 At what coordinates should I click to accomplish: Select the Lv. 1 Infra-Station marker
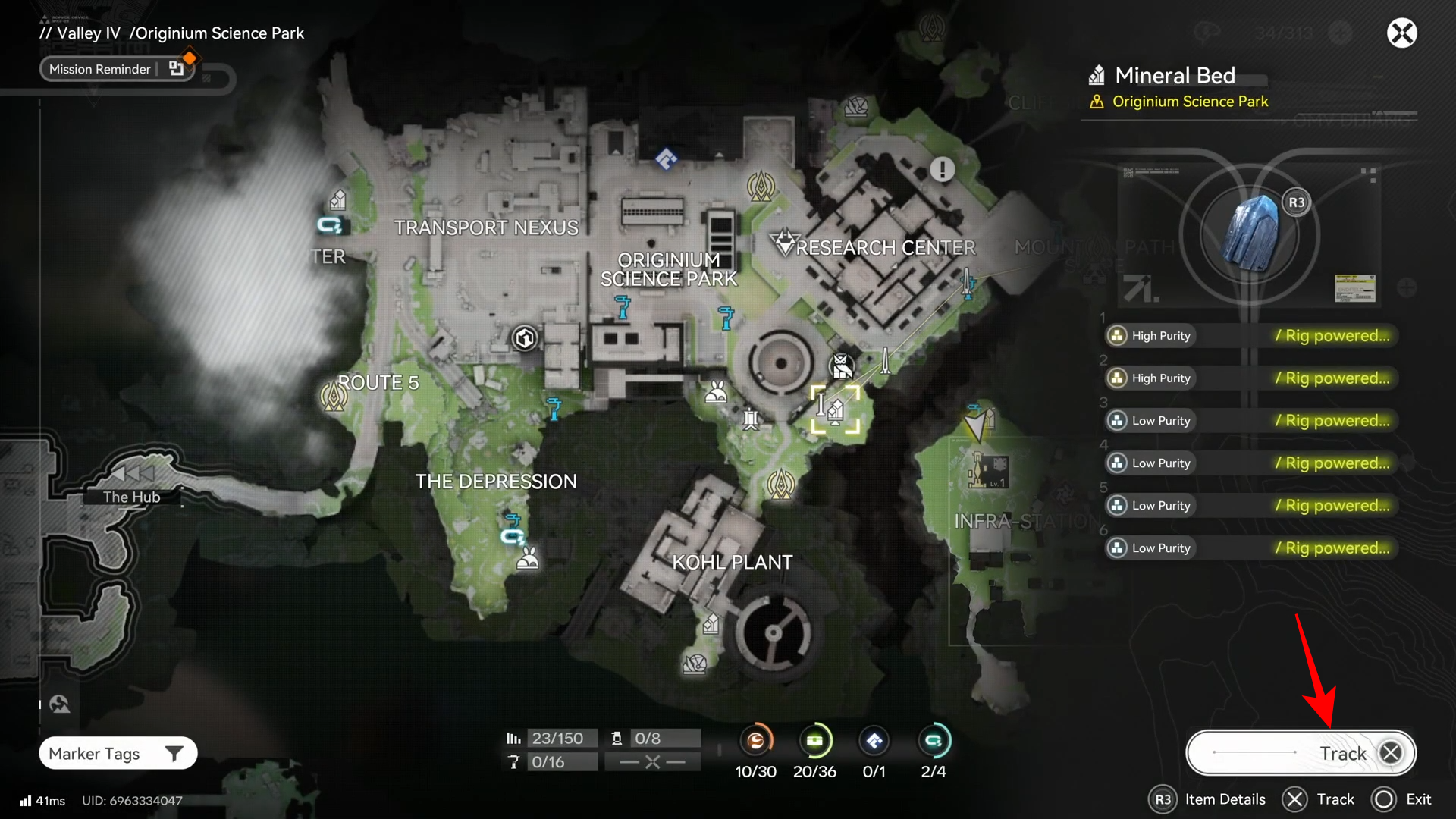(x=988, y=470)
